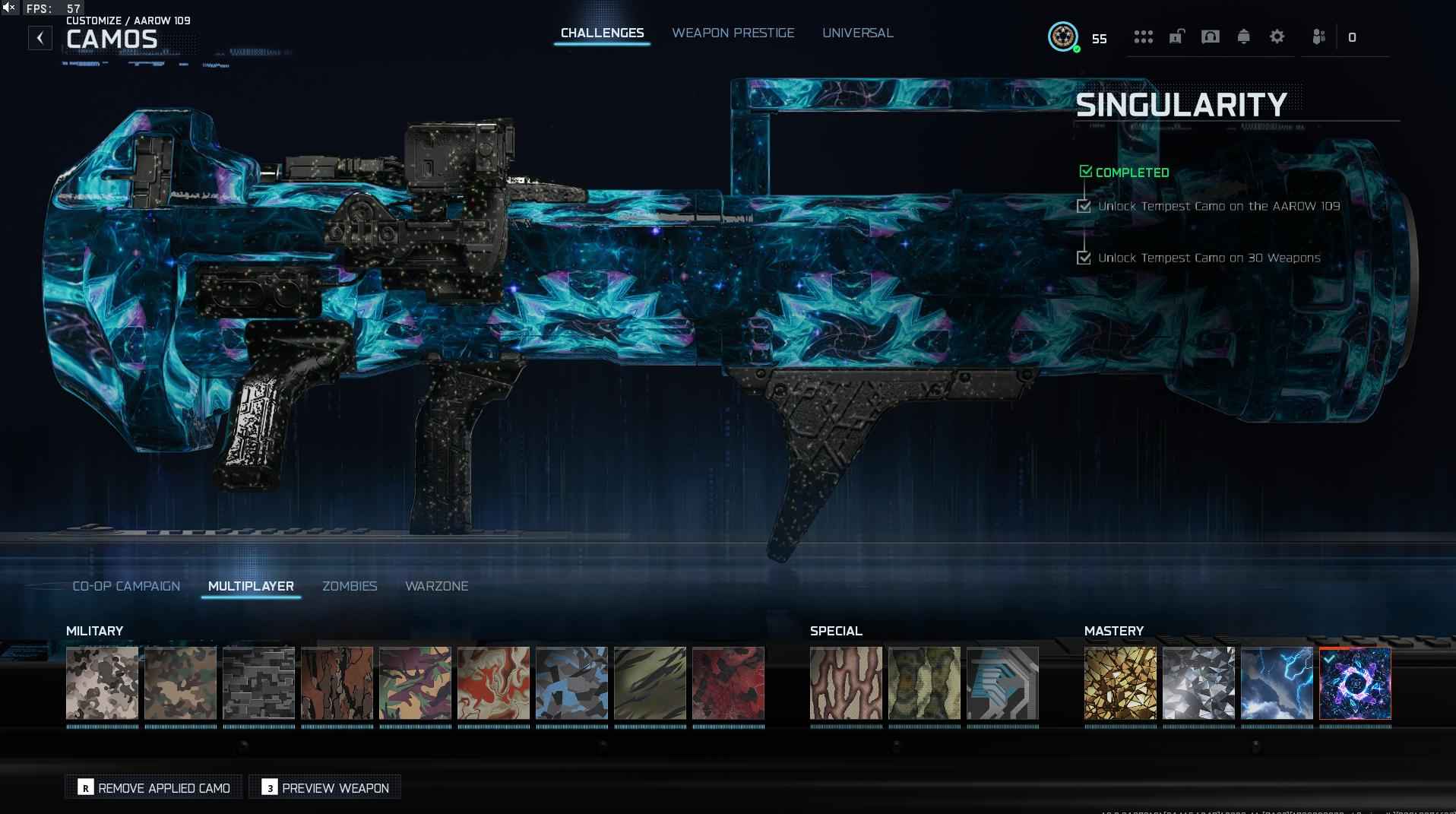This screenshot has width=1456, height=814.
Task: Select the gold Mastery camo thumbnail
Action: tap(1121, 683)
